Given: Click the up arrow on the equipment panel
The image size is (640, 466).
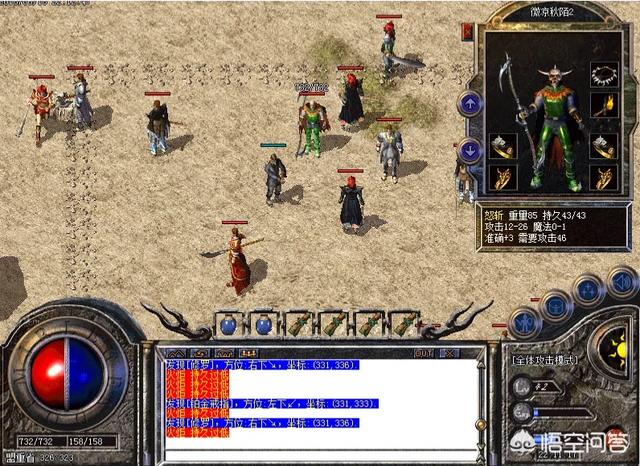Looking at the screenshot, I should (x=470, y=102).
